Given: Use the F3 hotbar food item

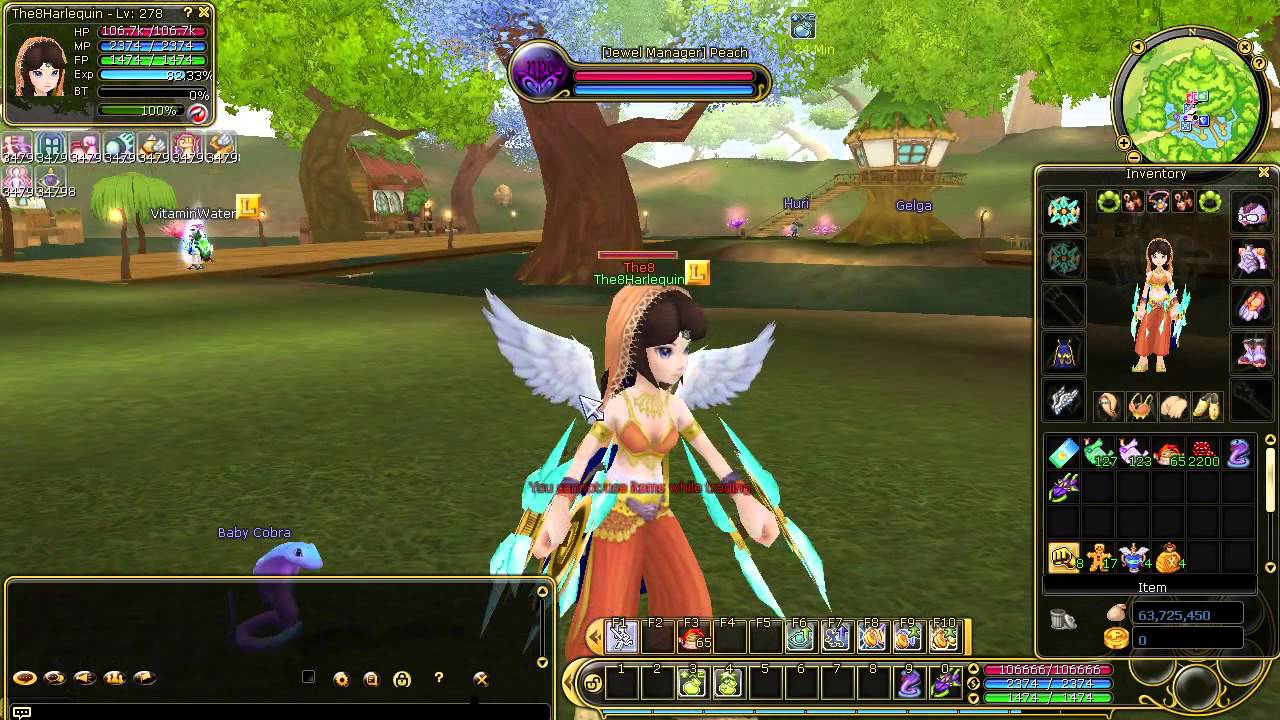Looking at the screenshot, I should [x=692, y=636].
